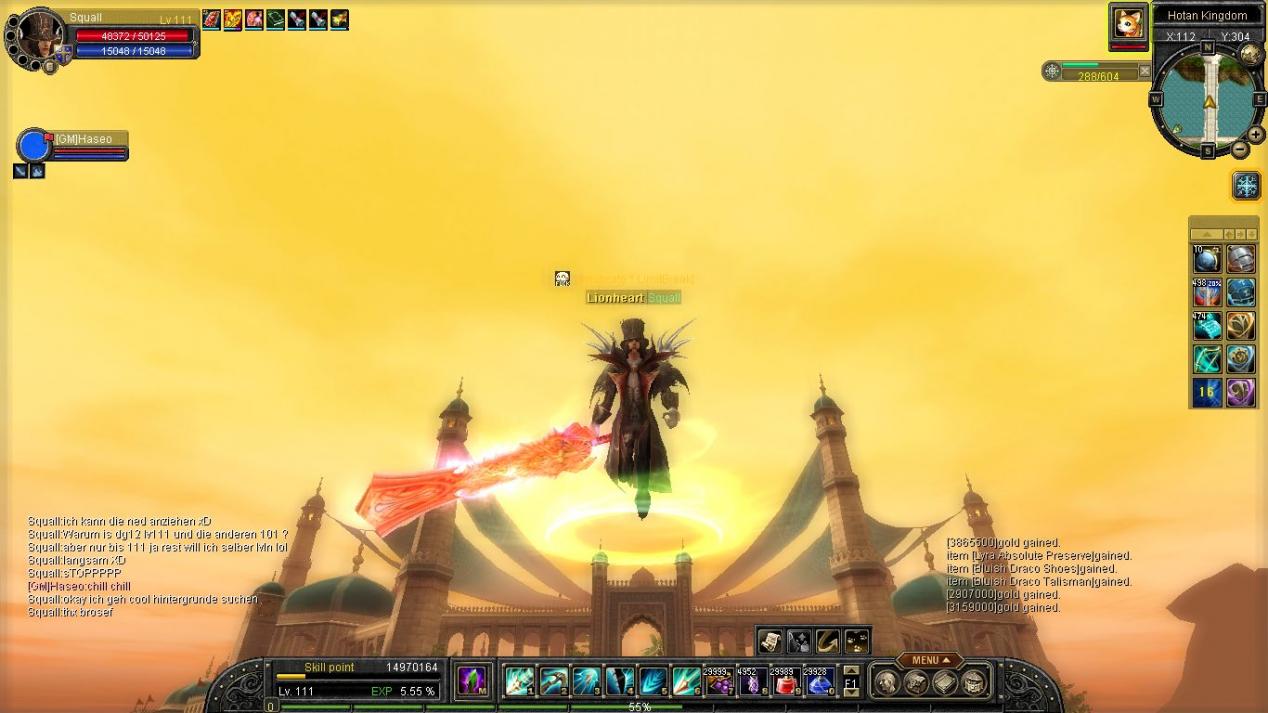The width and height of the screenshot is (1268, 713).
Task: Use the purple grapes item in slot 7
Action: click(x=719, y=681)
